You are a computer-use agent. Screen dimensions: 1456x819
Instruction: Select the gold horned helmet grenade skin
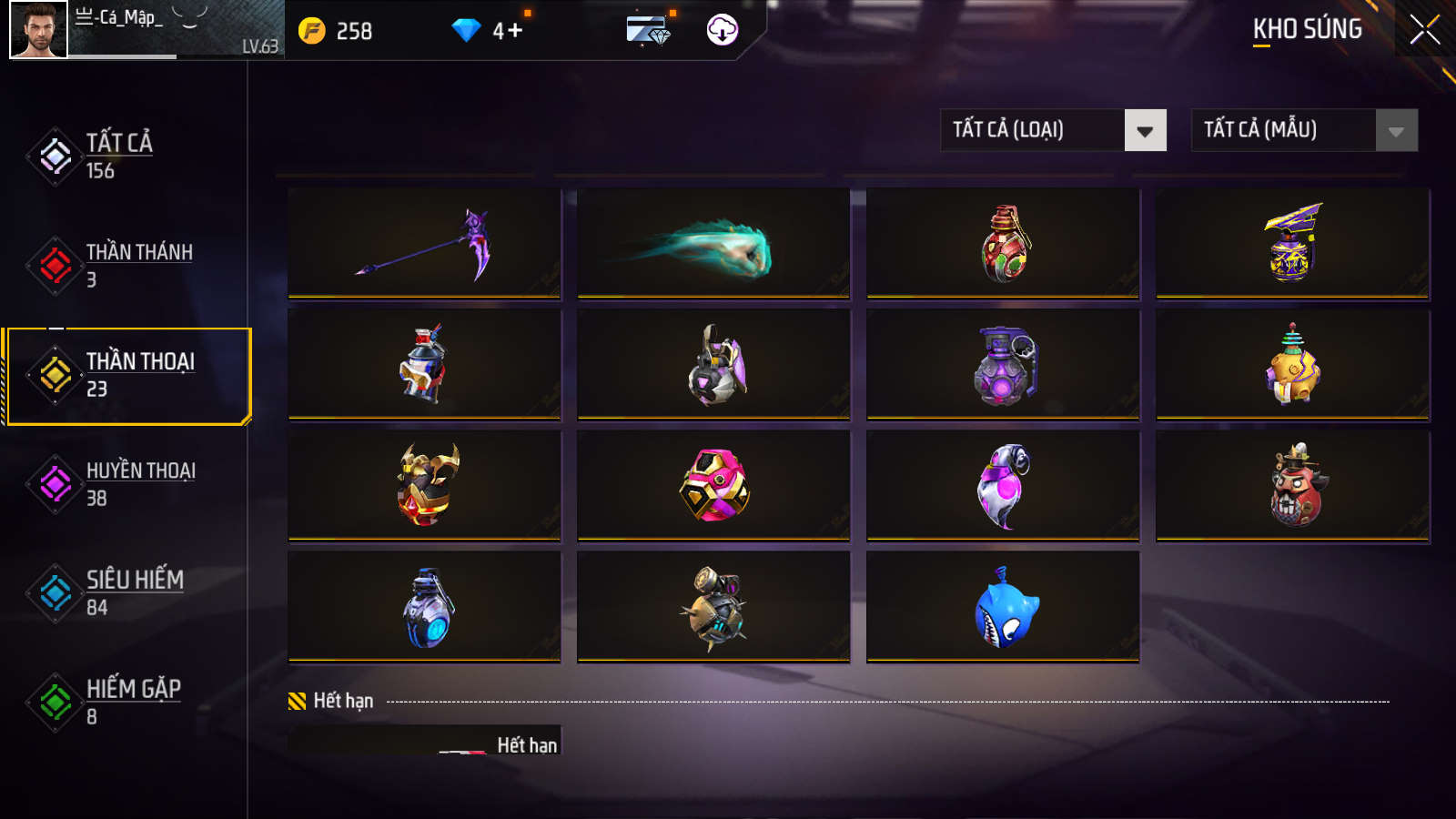[424, 486]
